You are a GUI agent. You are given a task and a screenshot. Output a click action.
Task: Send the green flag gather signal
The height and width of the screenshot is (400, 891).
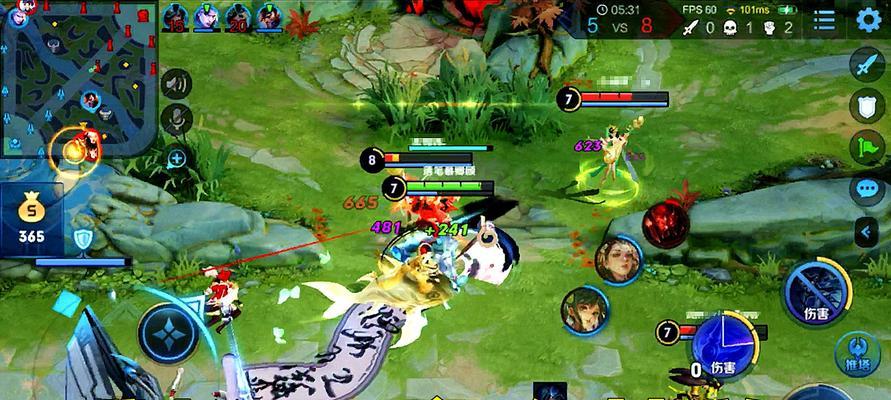pos(866,148)
